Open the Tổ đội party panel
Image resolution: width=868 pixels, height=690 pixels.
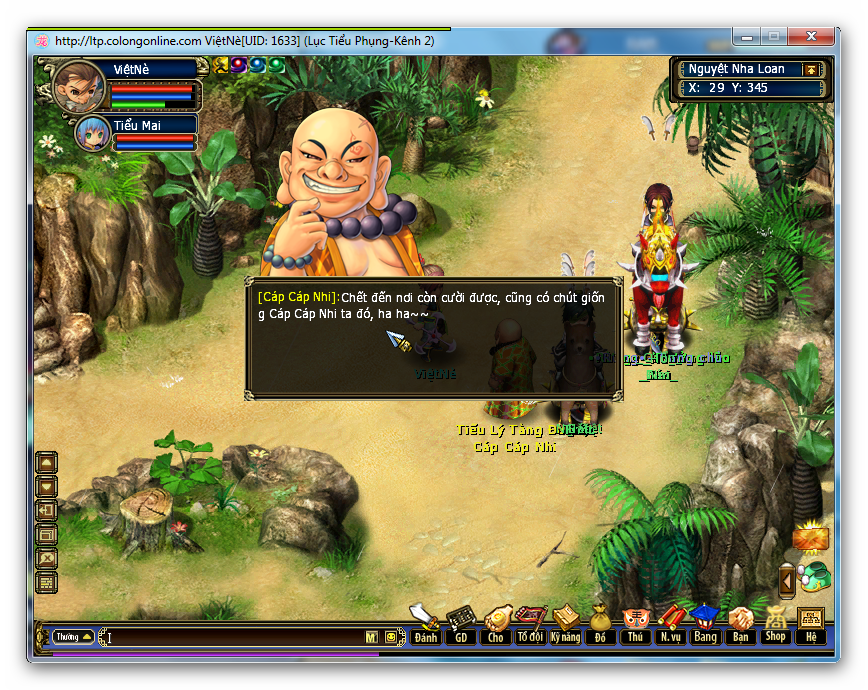pyautogui.click(x=530, y=625)
